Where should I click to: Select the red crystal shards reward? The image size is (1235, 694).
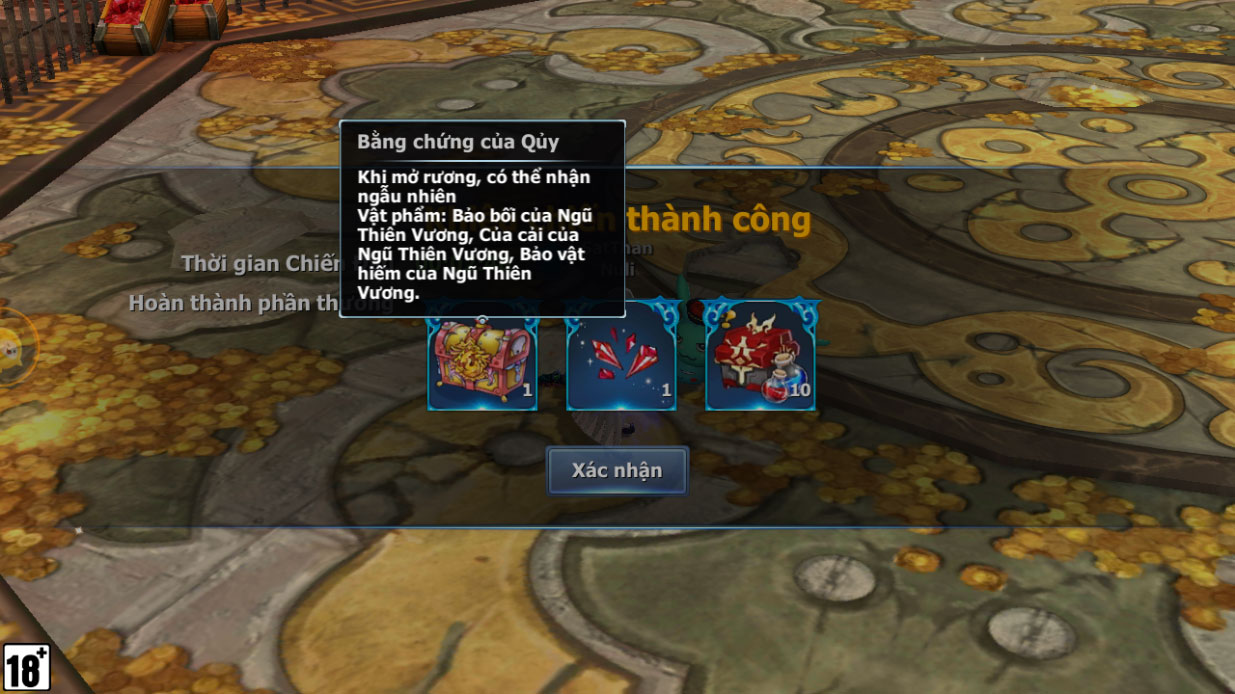point(621,358)
